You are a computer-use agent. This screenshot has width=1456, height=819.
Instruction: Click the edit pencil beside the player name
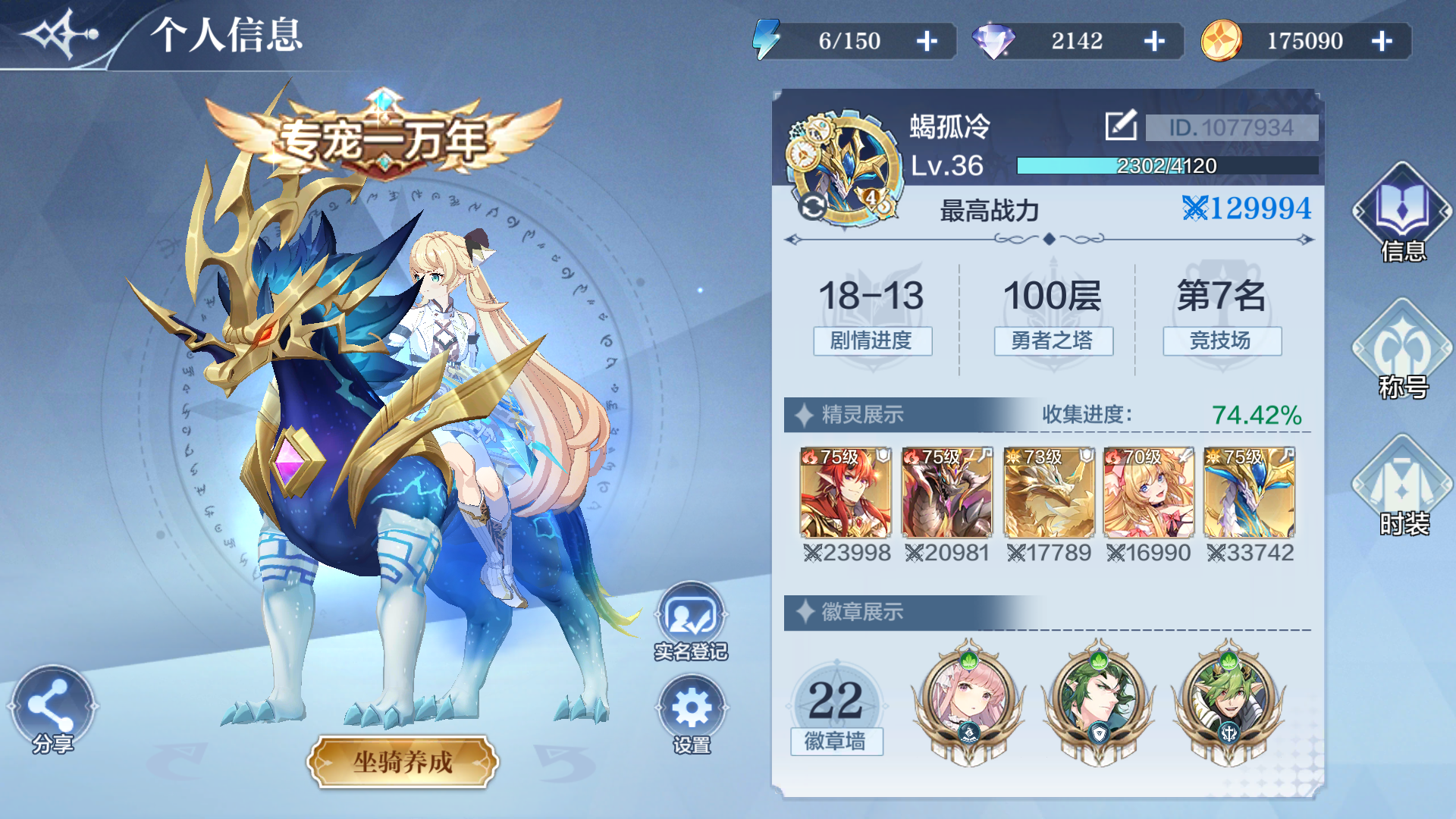[x=1120, y=124]
